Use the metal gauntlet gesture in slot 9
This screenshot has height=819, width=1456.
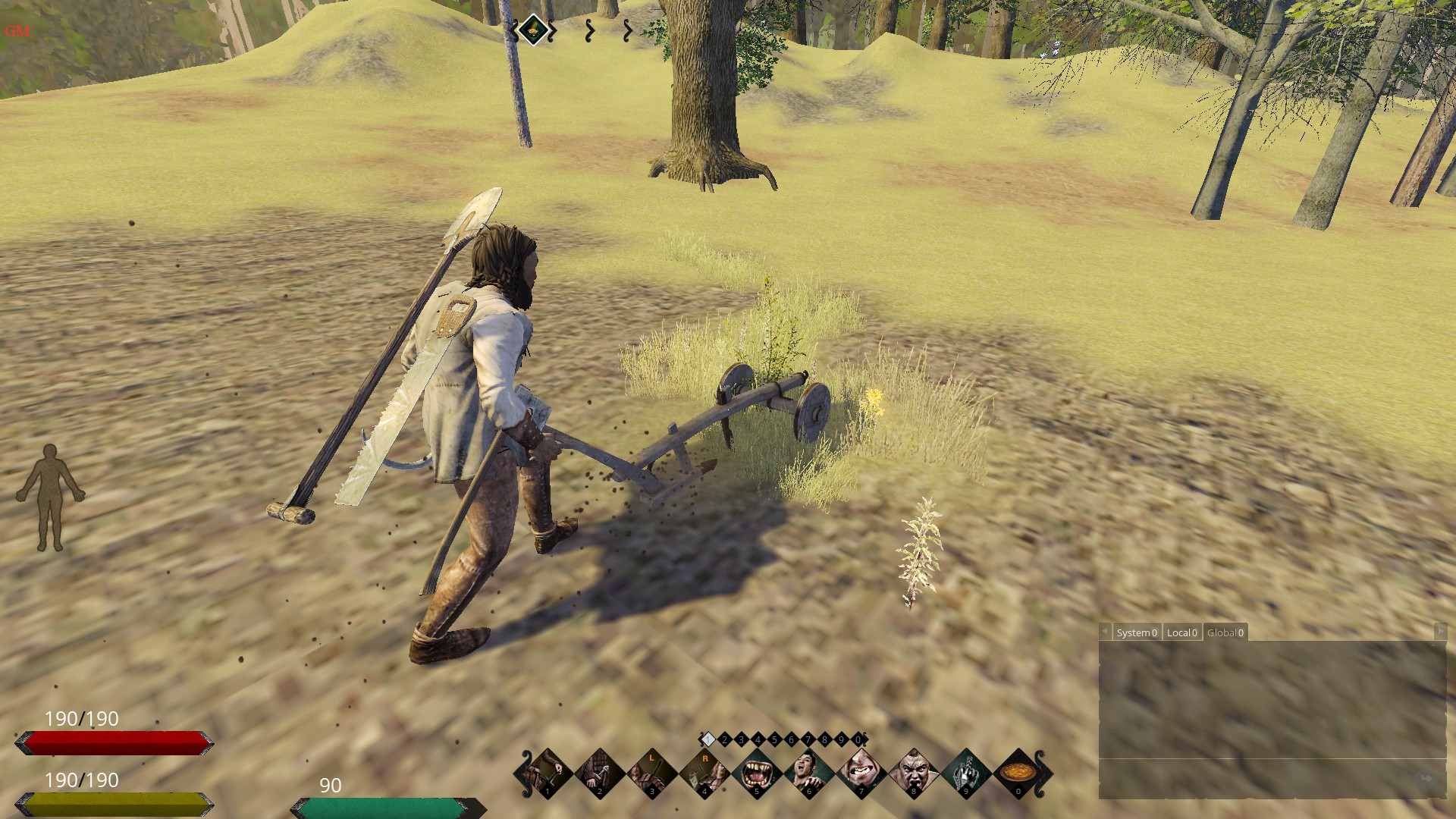click(x=966, y=773)
